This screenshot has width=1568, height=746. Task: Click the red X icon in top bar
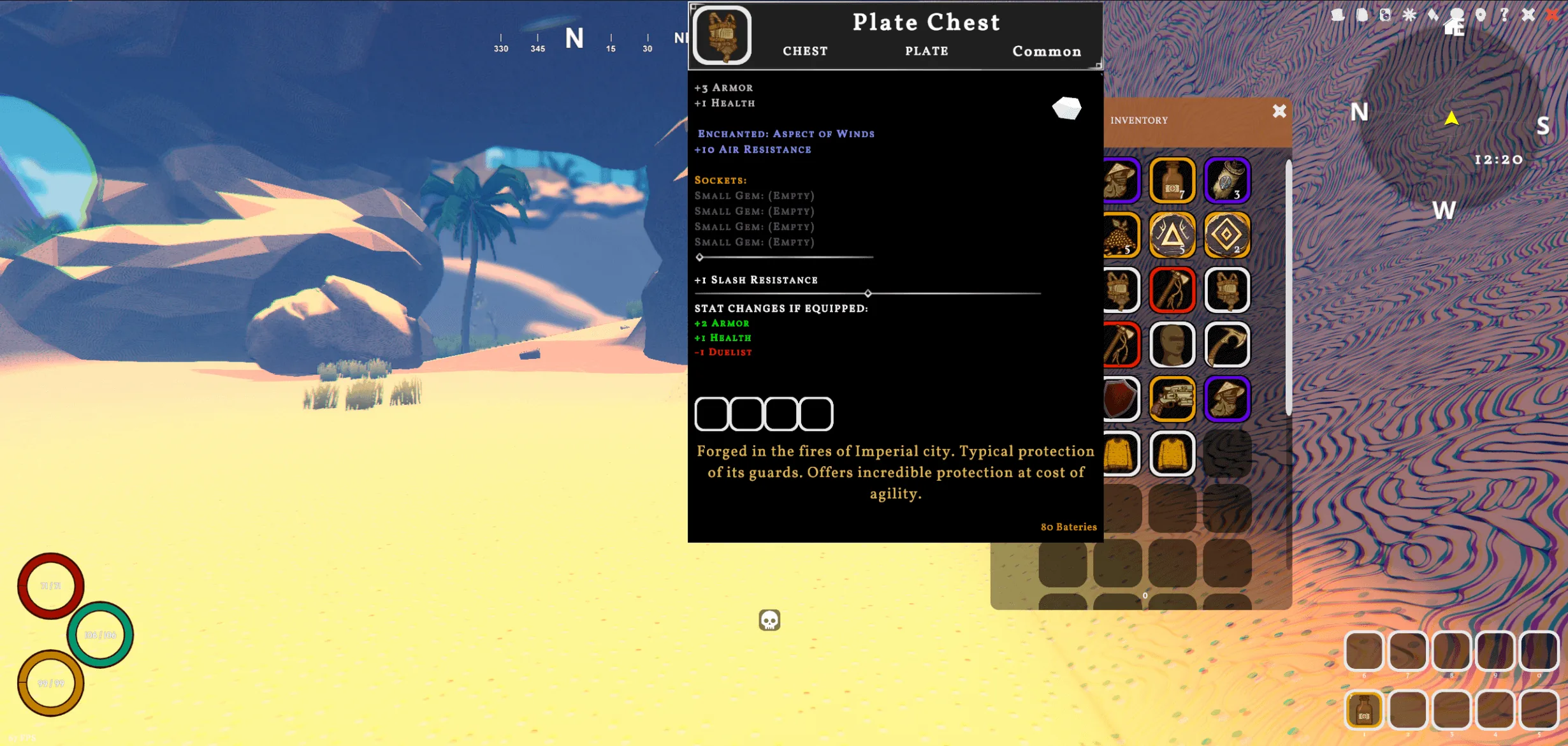point(1552,15)
